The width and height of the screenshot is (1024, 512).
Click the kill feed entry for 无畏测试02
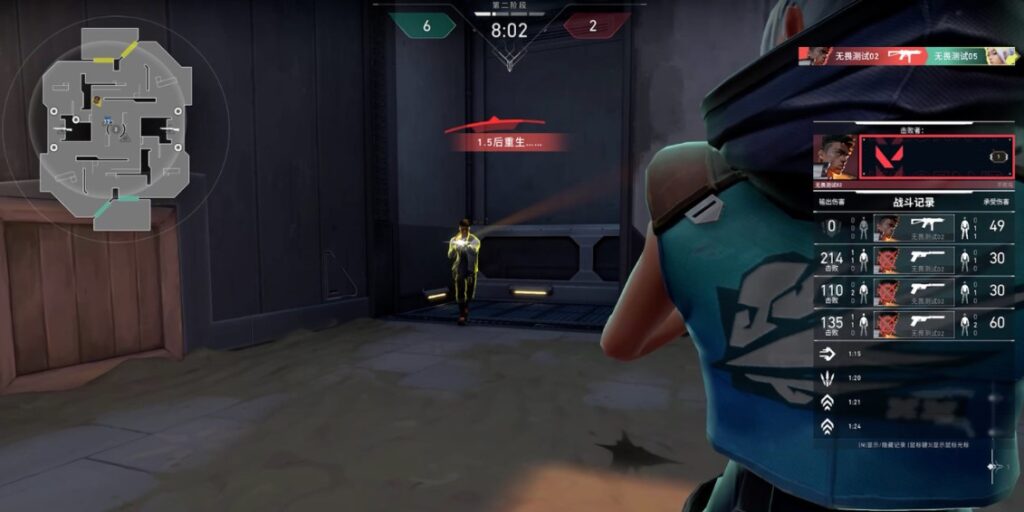coord(907,56)
